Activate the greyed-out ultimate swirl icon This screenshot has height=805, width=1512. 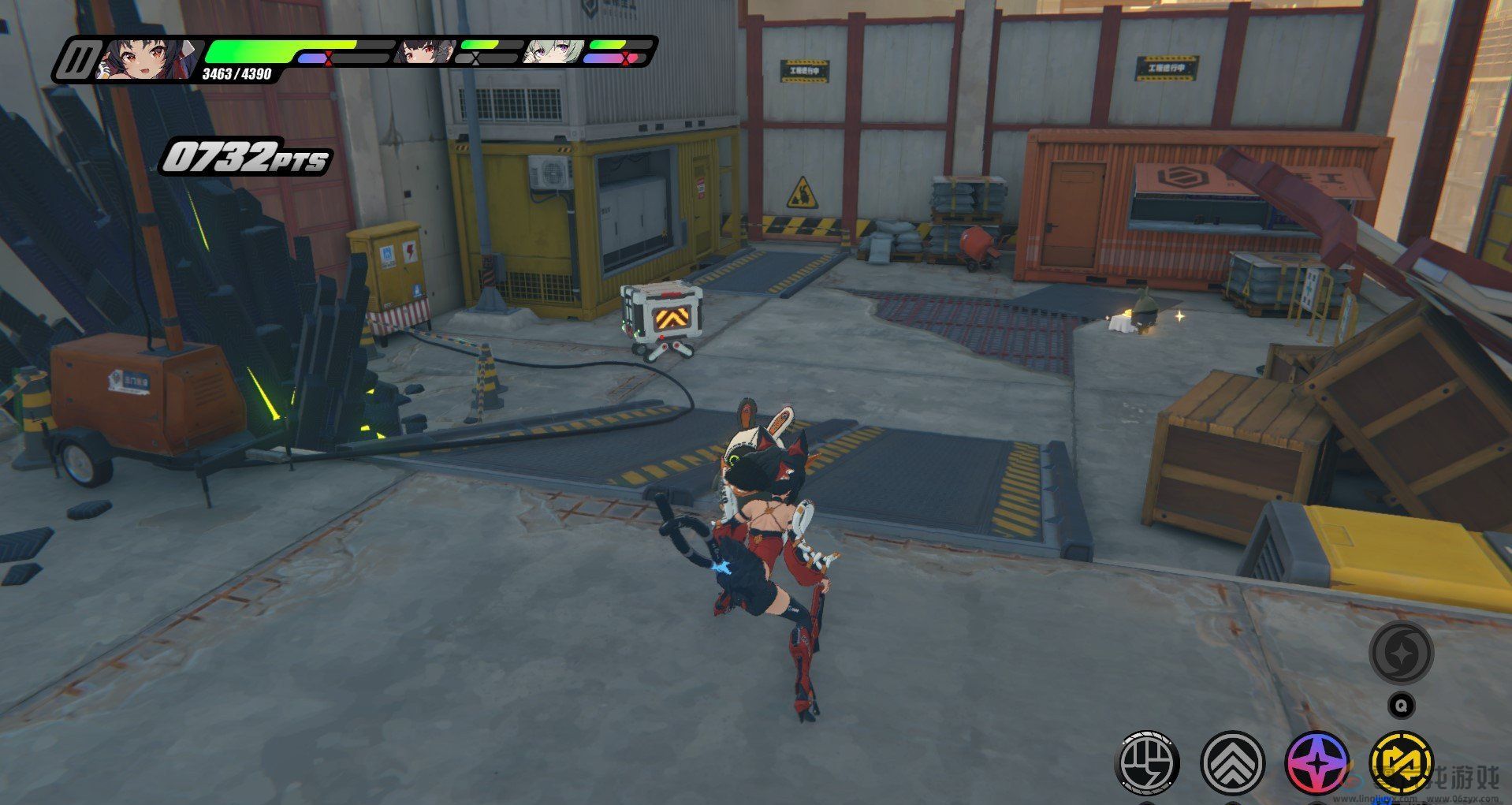pos(1401,652)
